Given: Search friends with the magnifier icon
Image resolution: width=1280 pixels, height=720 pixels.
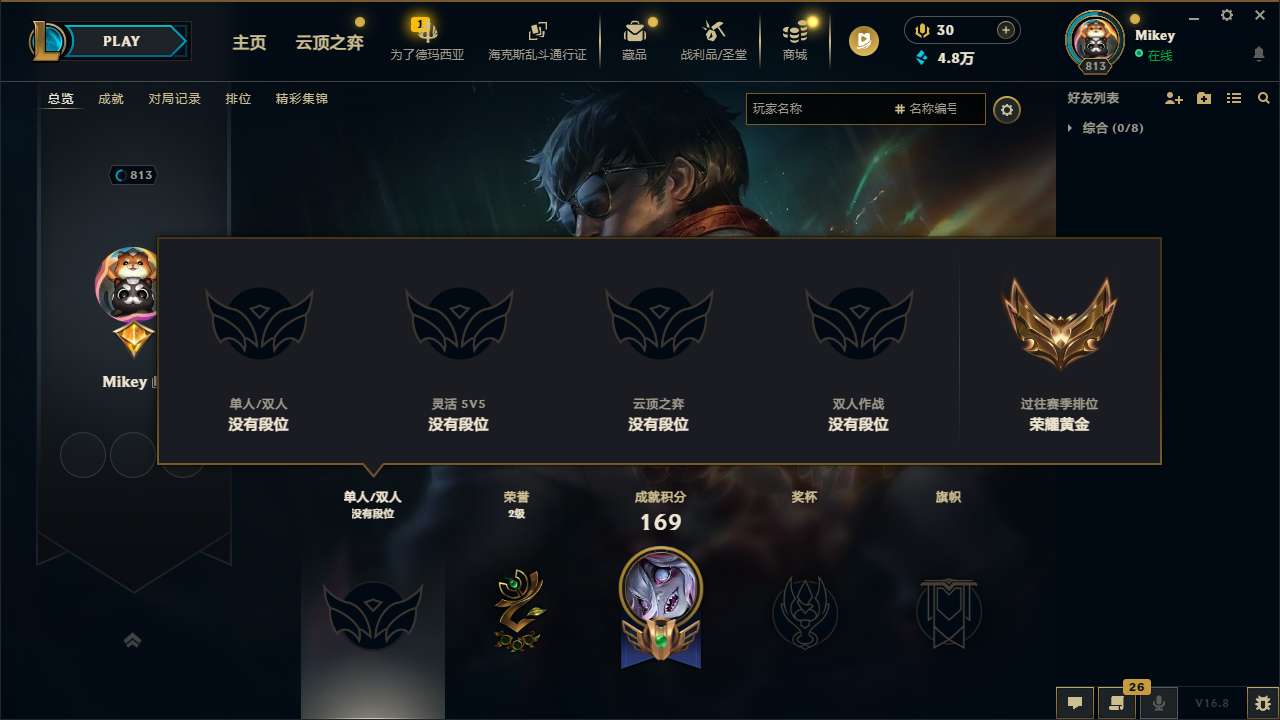Looking at the screenshot, I should point(1264,98).
